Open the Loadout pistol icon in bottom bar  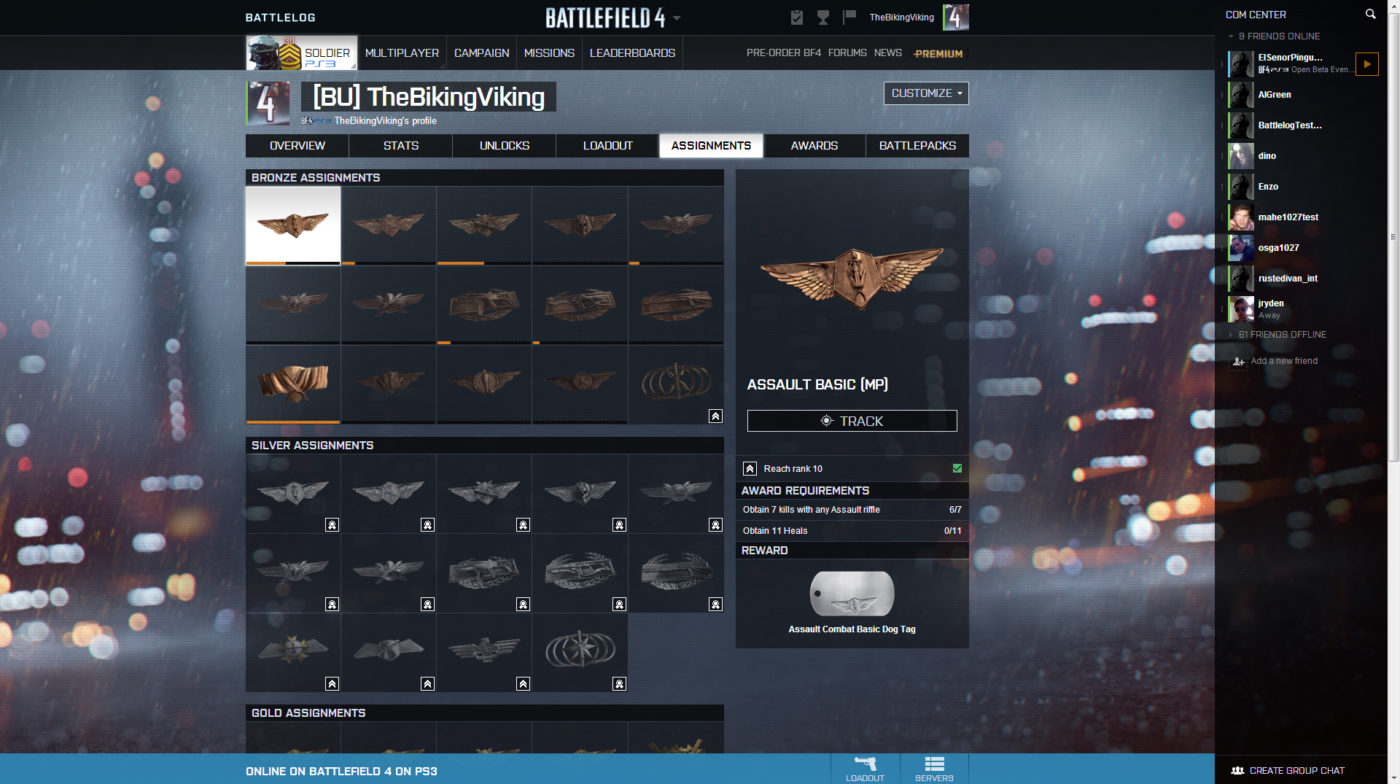[864, 766]
